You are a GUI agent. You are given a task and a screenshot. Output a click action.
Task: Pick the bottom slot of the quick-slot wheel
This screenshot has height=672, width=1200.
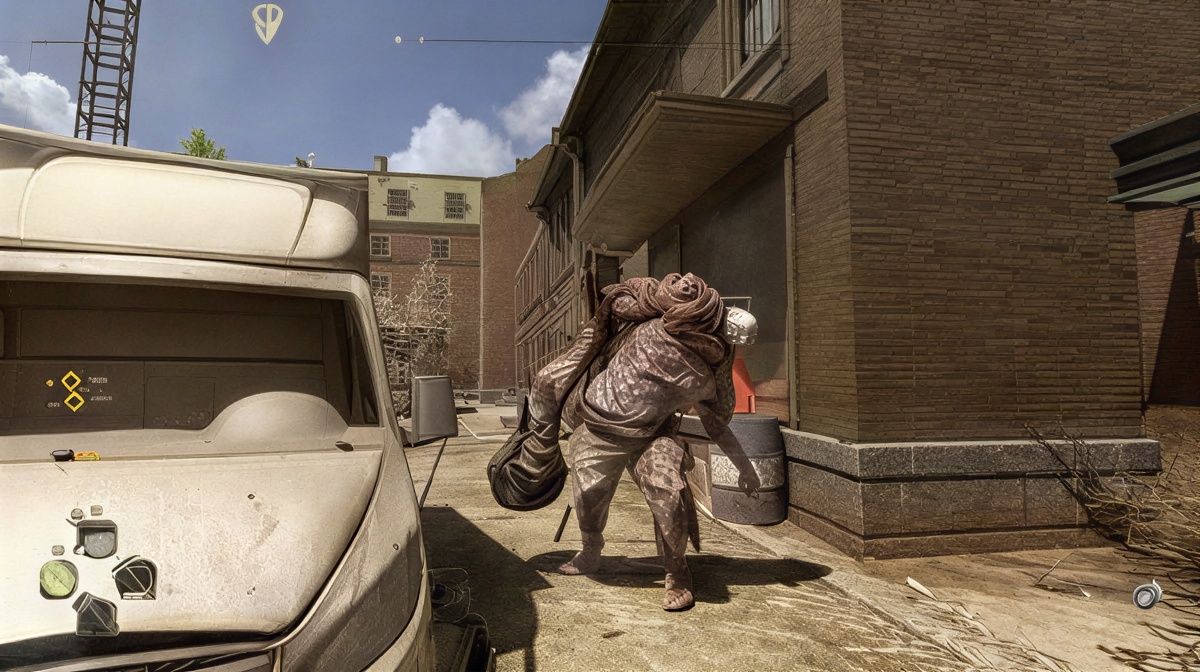coord(96,613)
